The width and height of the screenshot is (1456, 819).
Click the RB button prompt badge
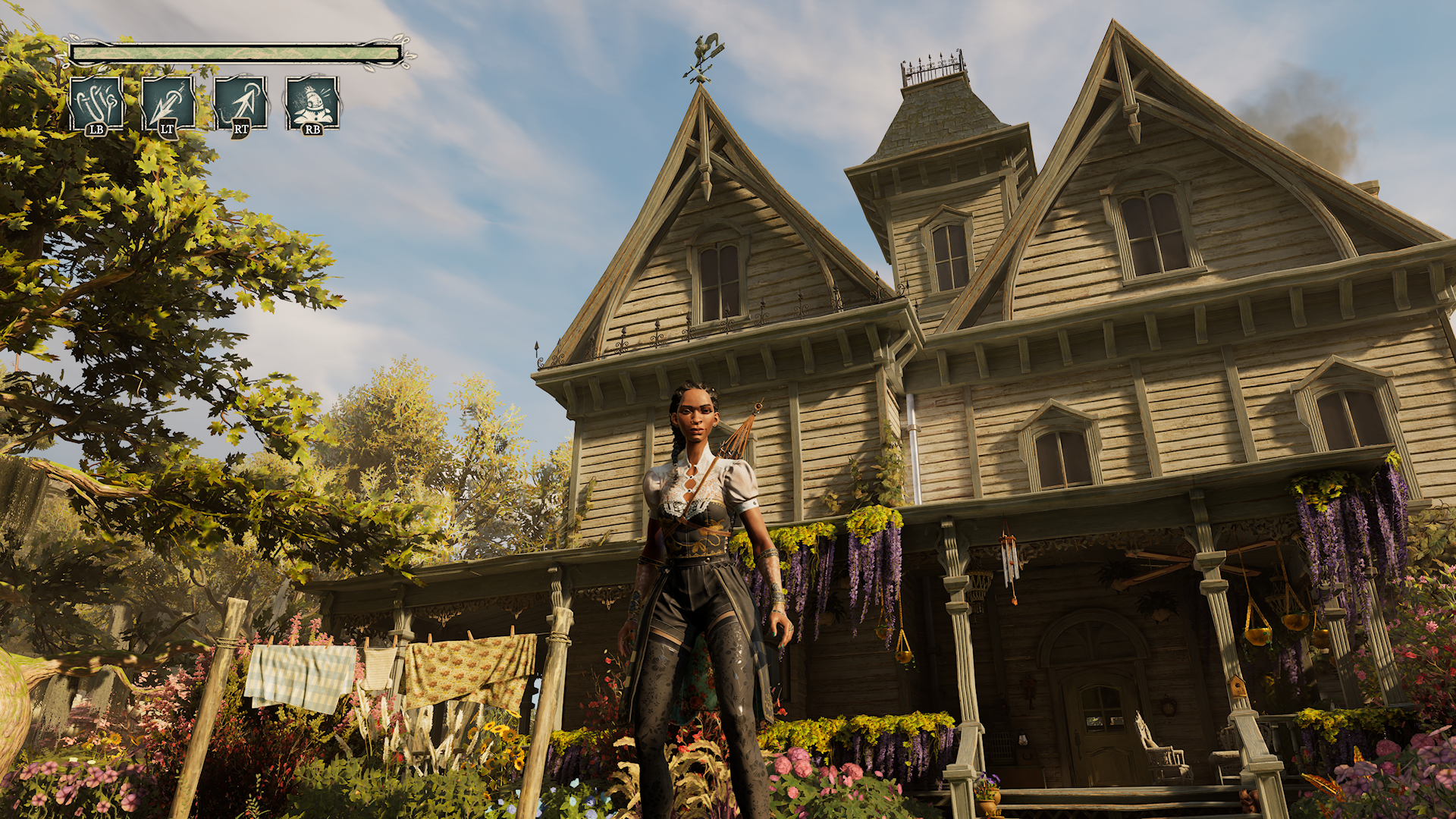point(312,130)
